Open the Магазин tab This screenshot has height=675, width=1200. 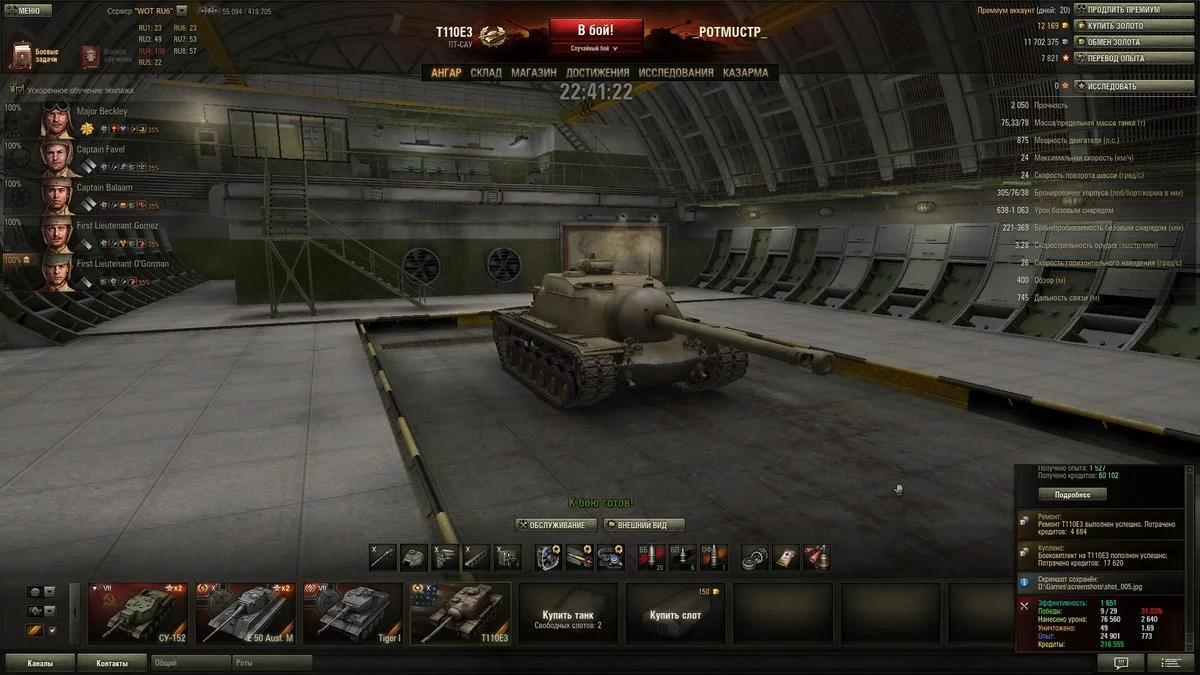point(534,73)
